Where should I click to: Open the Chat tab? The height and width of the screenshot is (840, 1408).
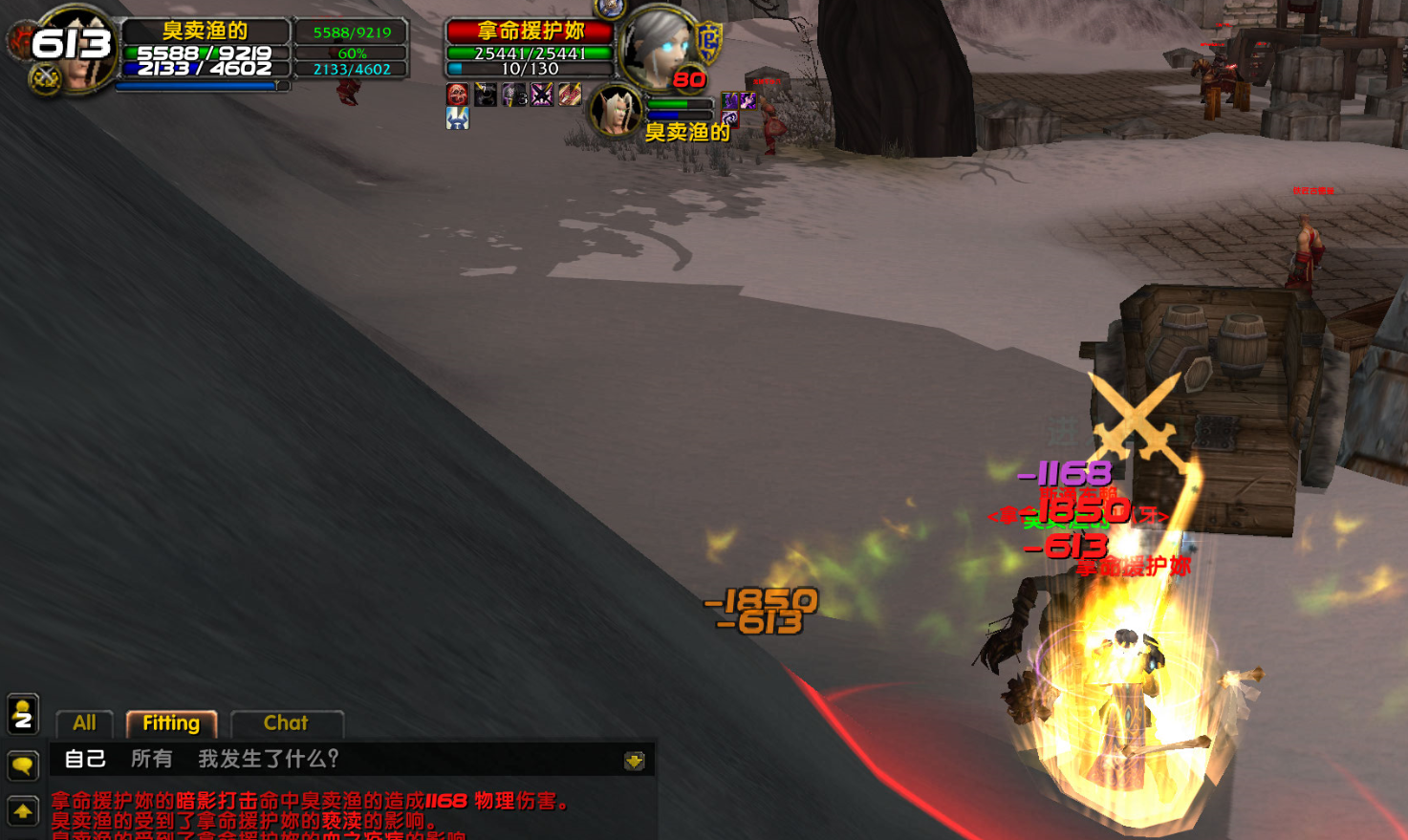pyautogui.click(x=286, y=723)
